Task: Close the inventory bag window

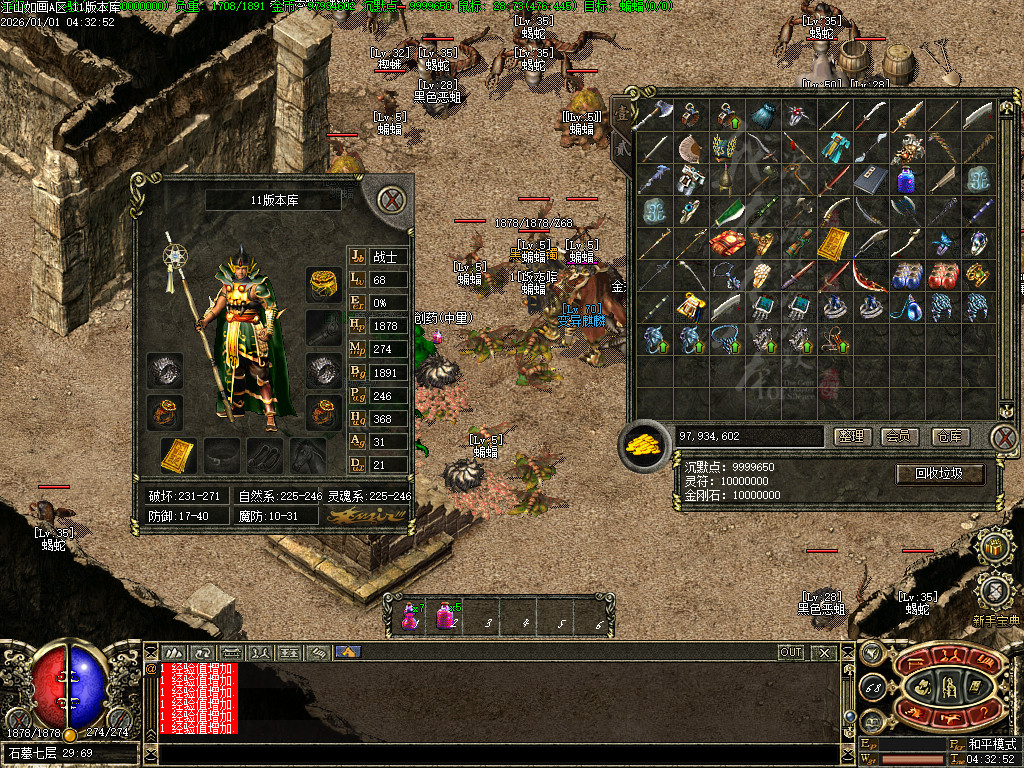Action: point(1005,436)
